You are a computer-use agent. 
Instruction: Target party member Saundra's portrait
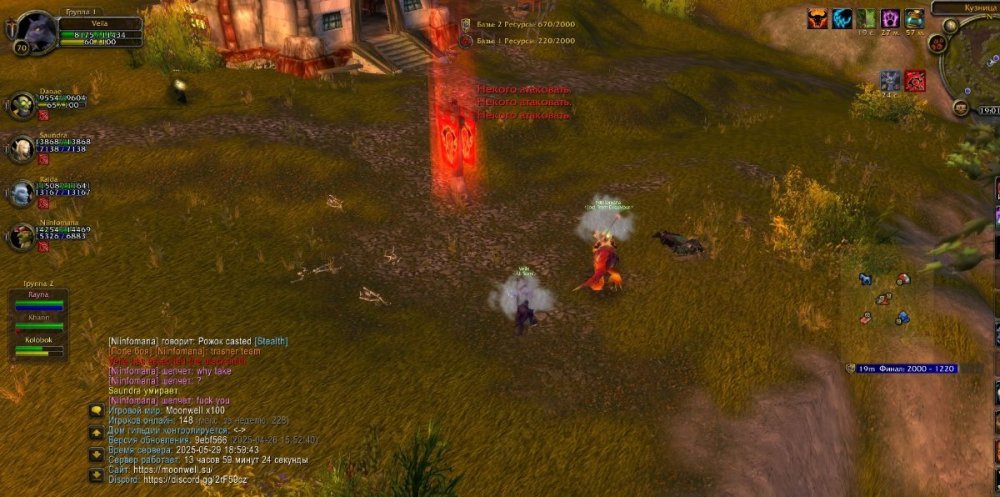(22, 148)
